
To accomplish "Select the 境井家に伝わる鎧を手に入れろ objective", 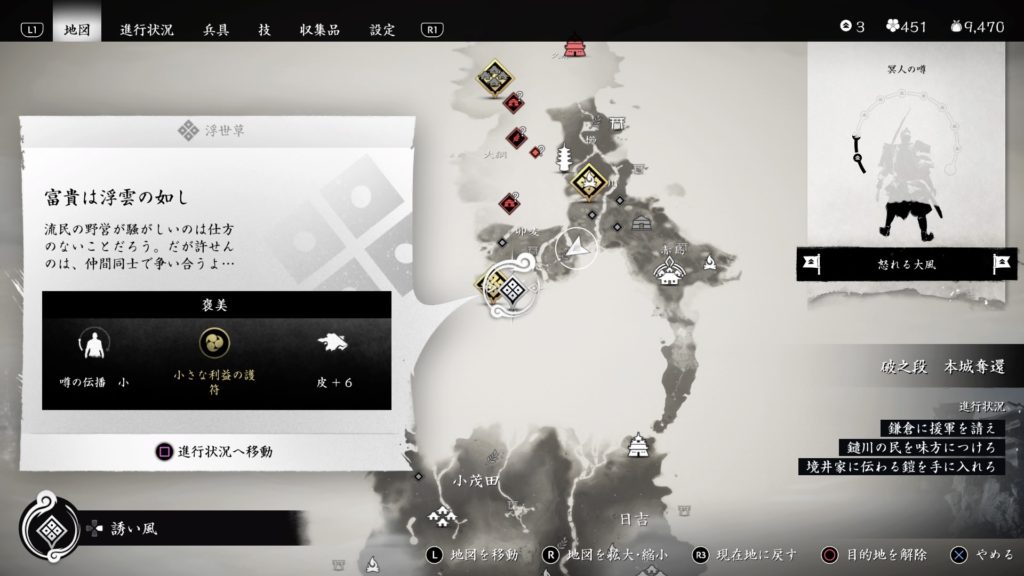I will (900, 466).
